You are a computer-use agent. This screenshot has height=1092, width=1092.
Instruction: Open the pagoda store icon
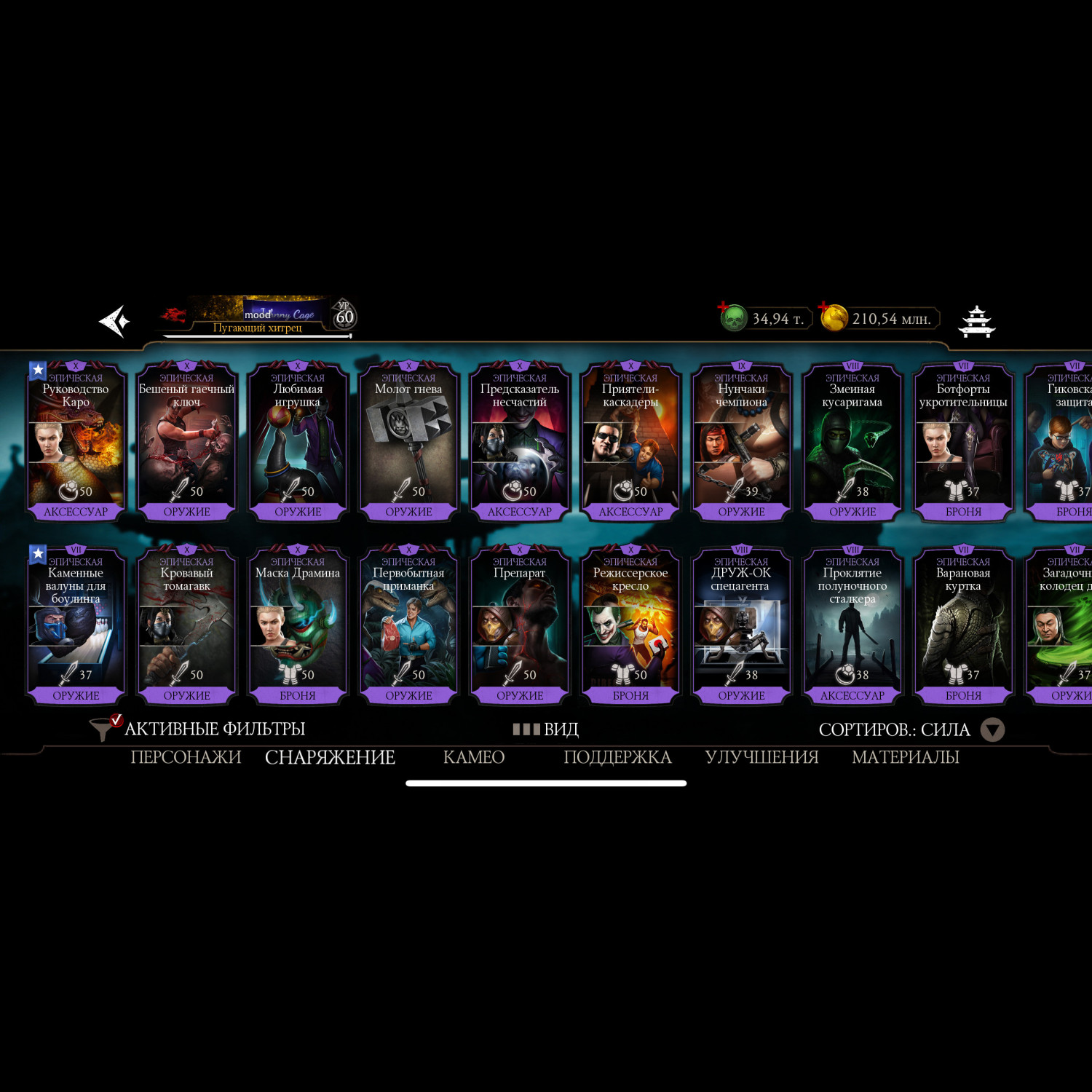pyautogui.click(x=976, y=321)
